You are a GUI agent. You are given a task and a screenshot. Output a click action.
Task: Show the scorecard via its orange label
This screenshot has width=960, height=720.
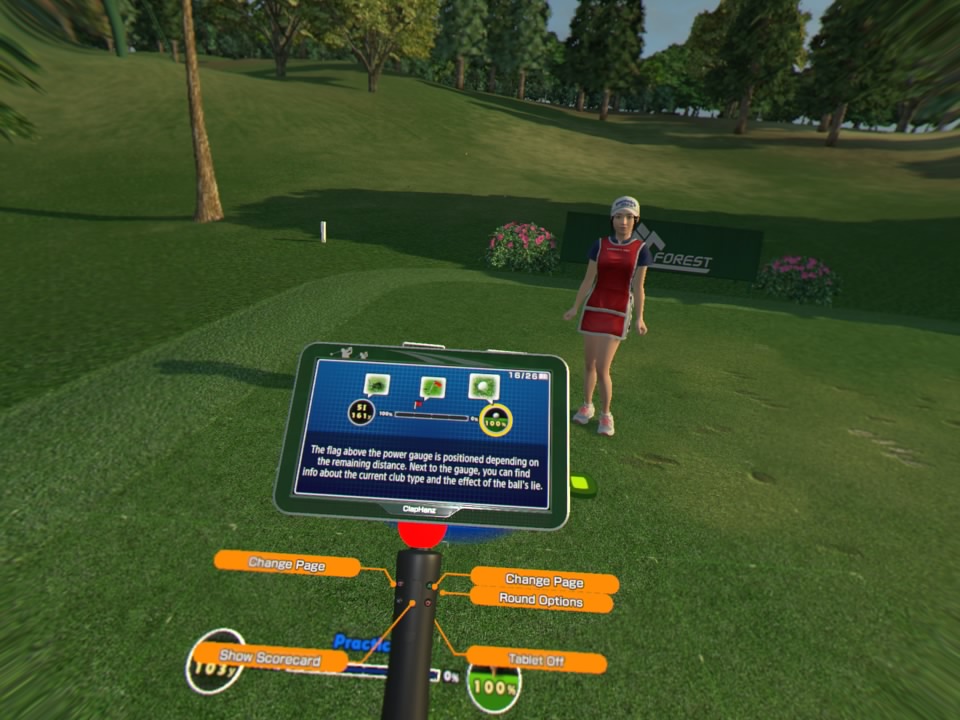(x=270, y=658)
